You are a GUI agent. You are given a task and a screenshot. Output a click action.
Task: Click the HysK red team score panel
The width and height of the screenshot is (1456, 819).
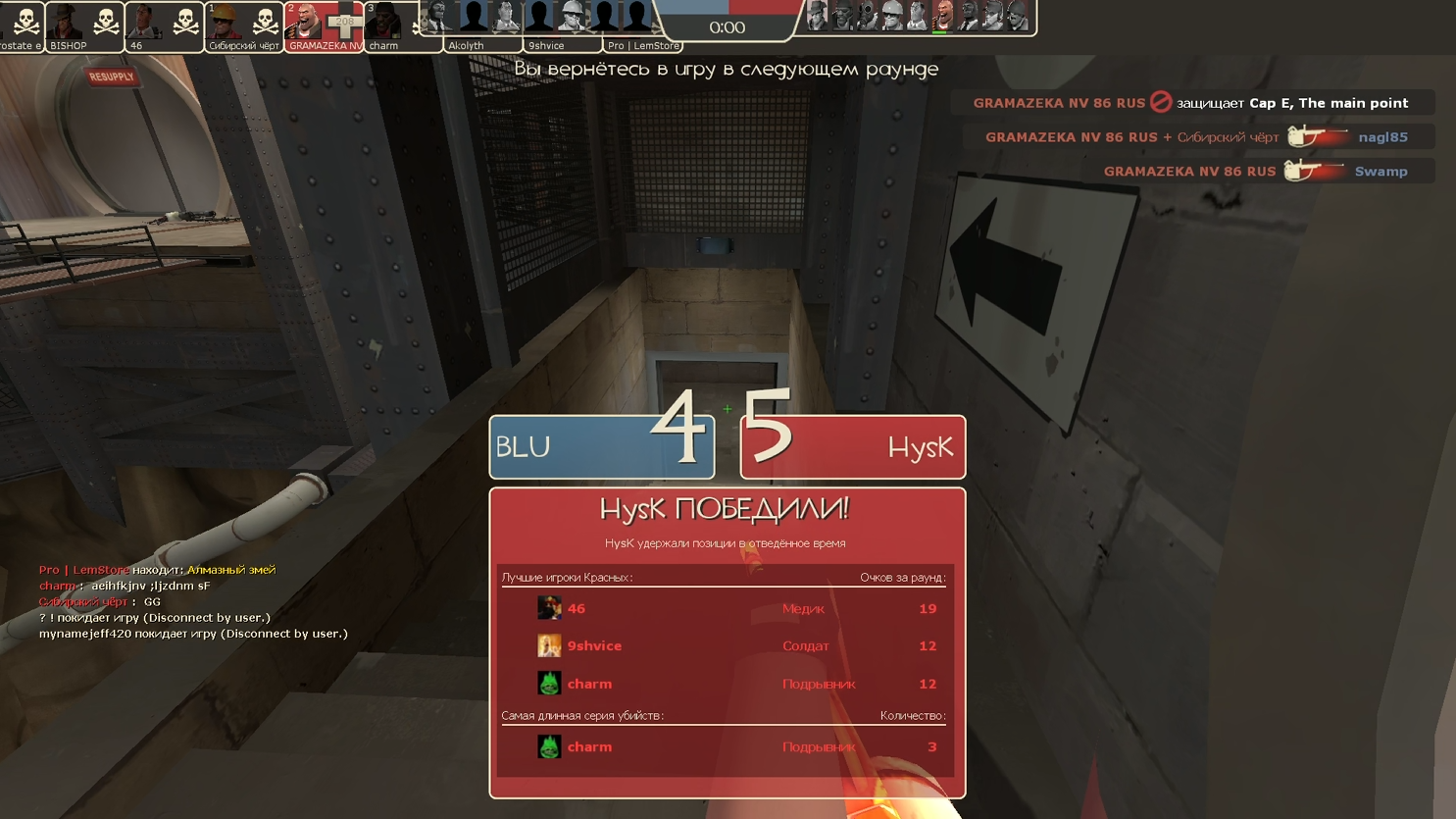853,447
